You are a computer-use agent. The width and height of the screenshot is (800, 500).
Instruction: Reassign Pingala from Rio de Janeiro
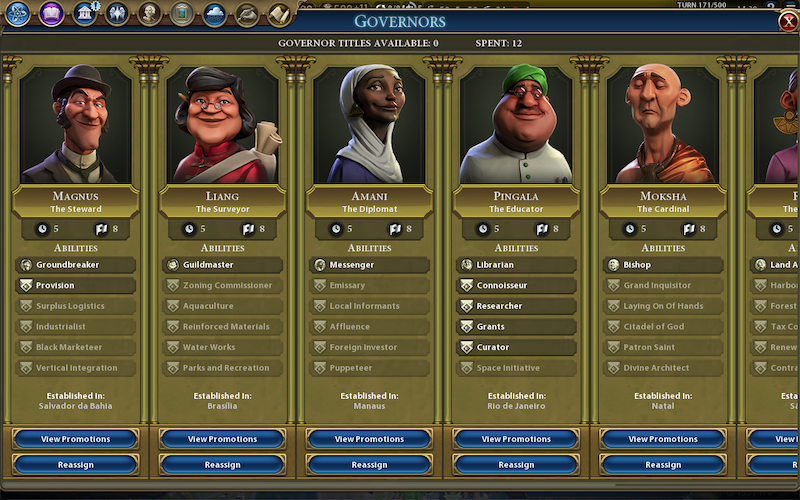(x=516, y=464)
